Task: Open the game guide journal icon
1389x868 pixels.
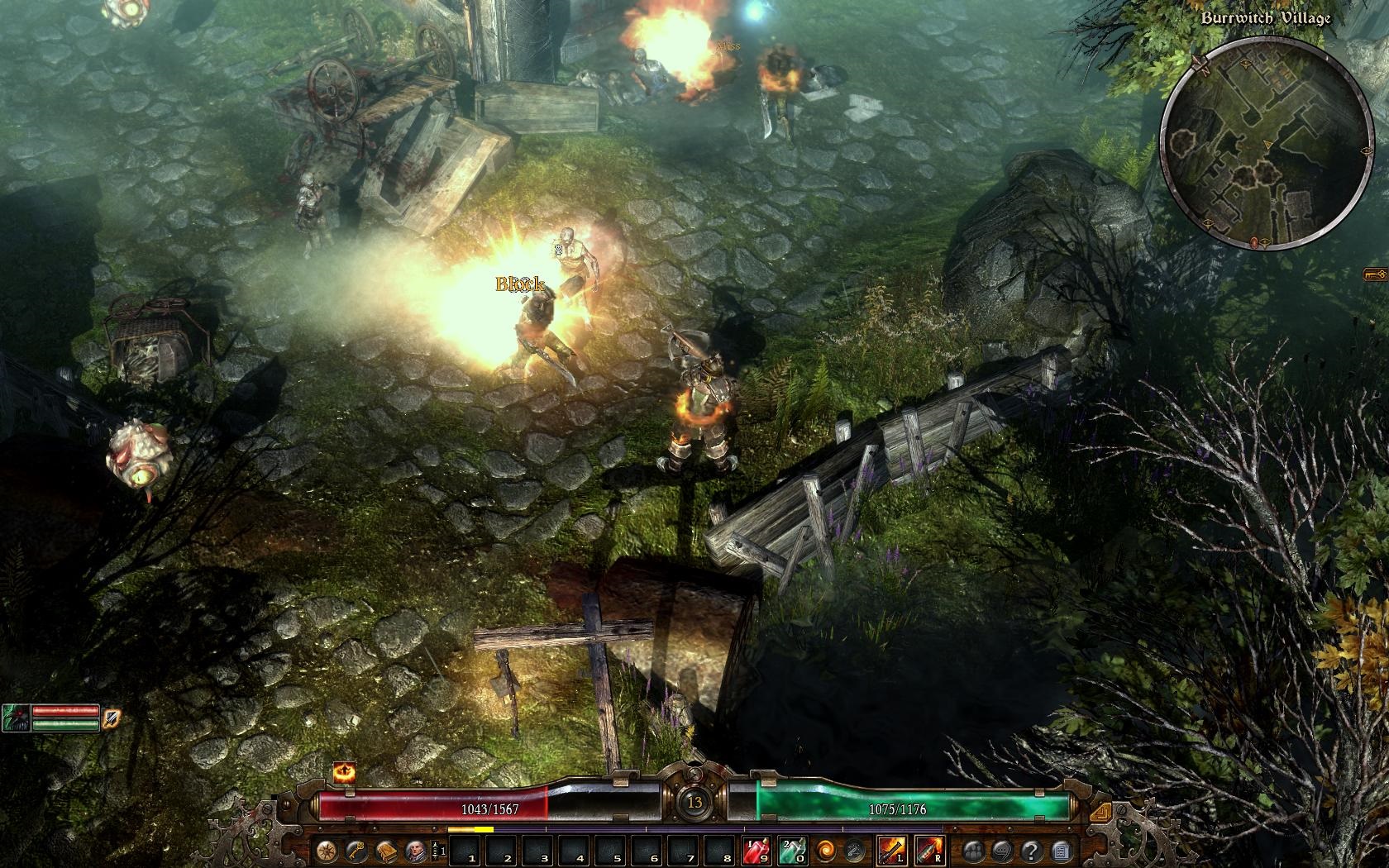Action: (1061, 851)
